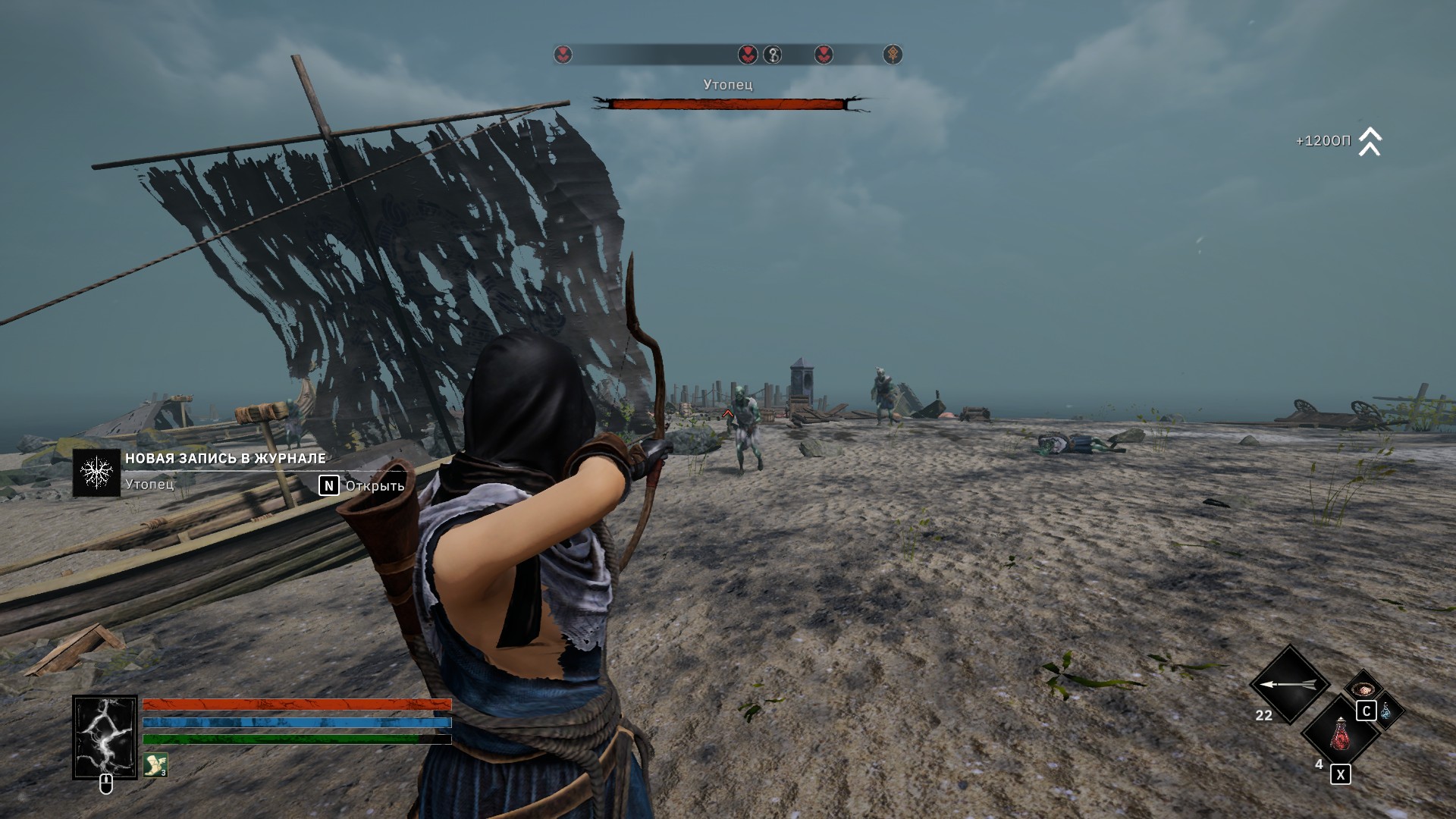1456x819 pixels.
Task: Inspect the winged boot buff icon
Action: (155, 764)
